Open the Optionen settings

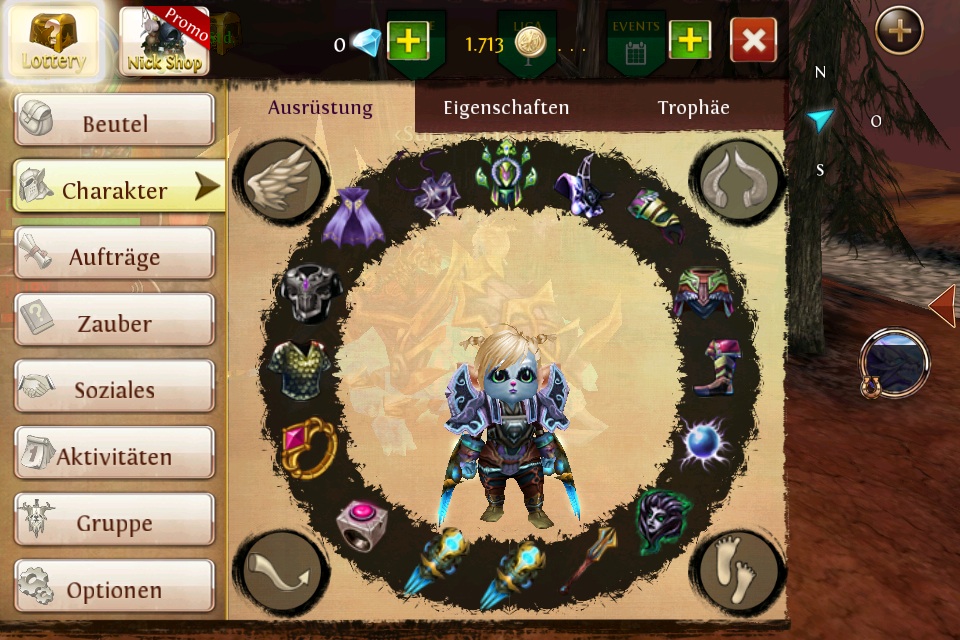click(115, 590)
